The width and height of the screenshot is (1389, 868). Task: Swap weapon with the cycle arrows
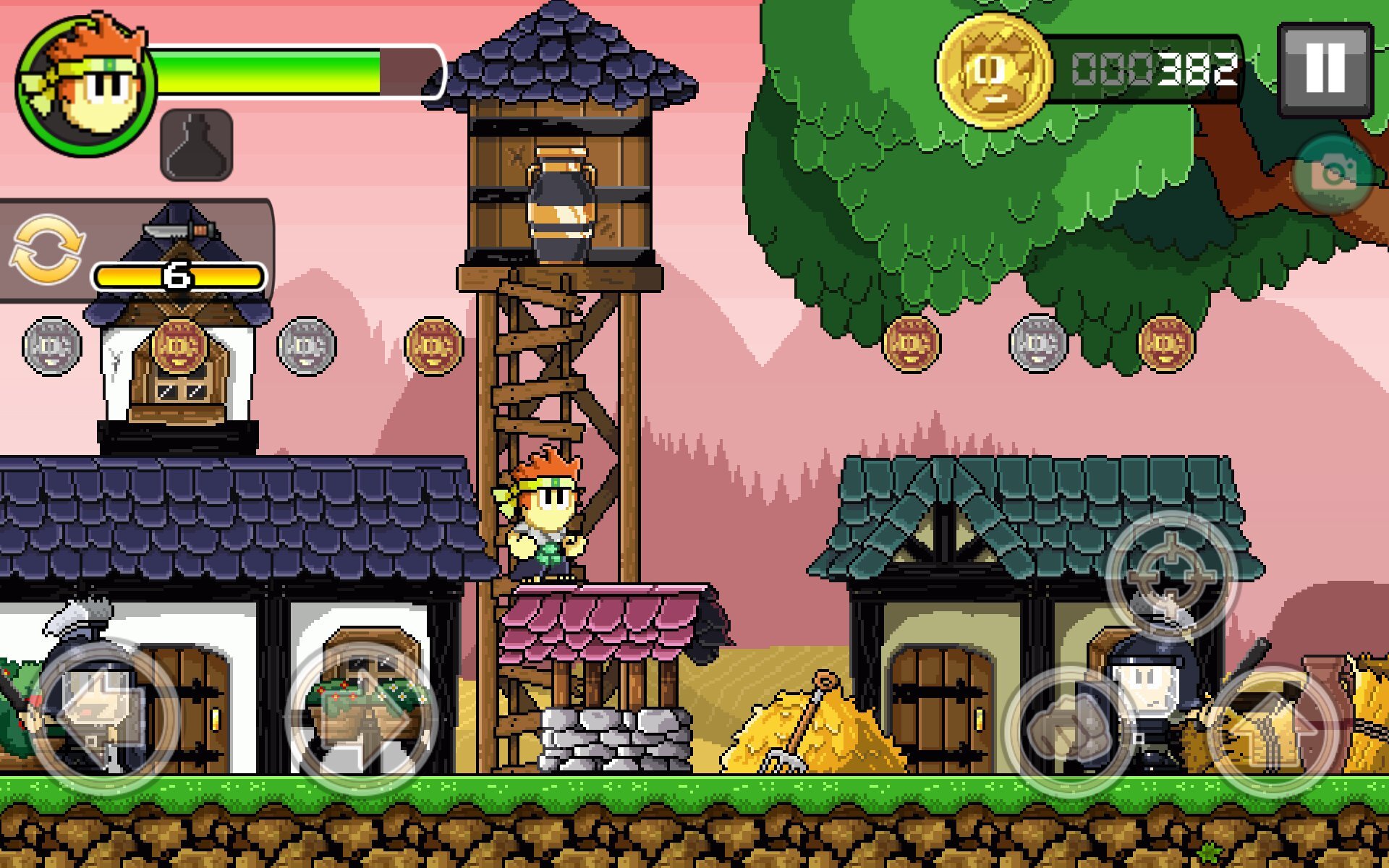coord(47,250)
